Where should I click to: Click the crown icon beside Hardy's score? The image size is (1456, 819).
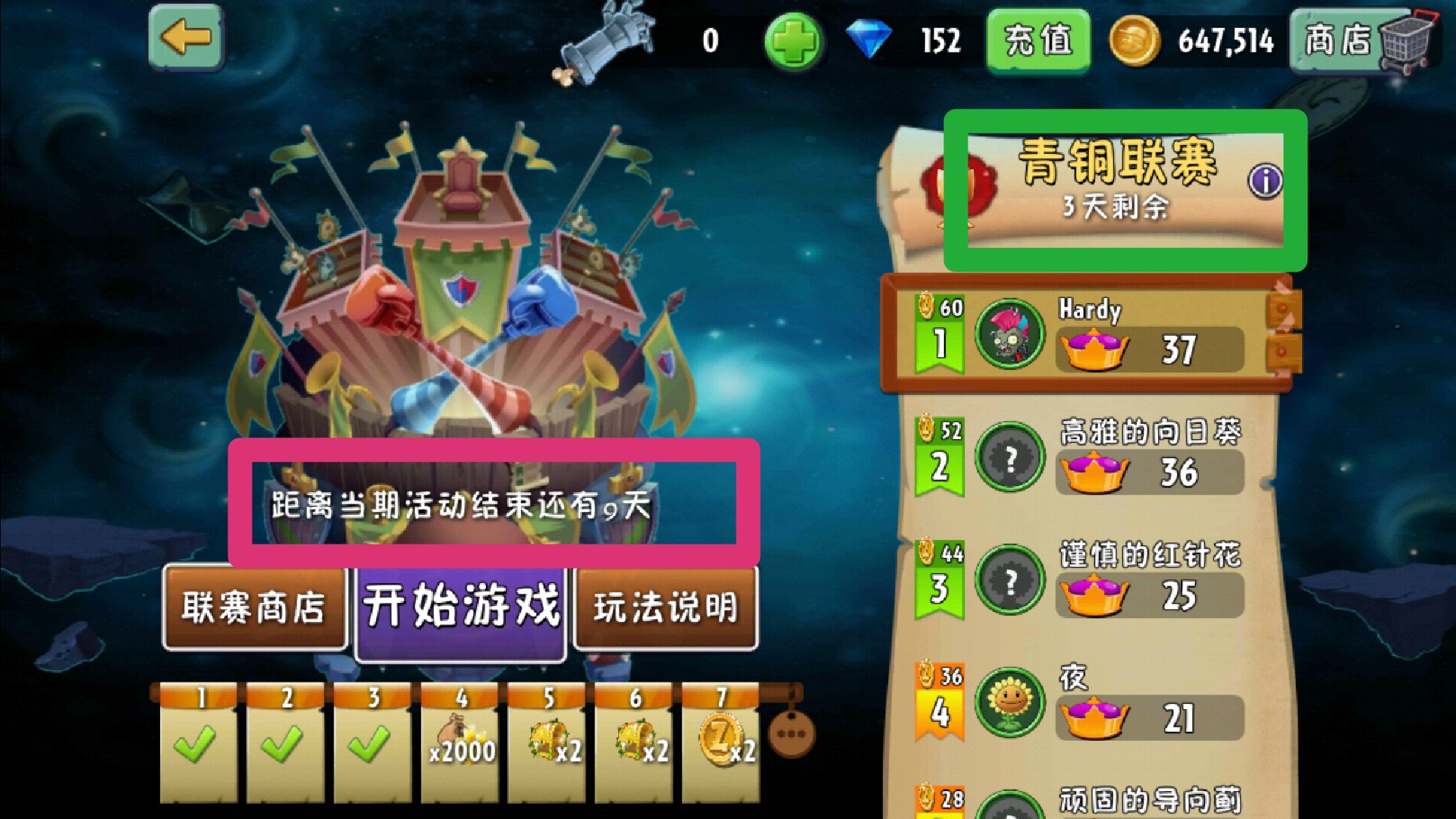coord(1095,349)
